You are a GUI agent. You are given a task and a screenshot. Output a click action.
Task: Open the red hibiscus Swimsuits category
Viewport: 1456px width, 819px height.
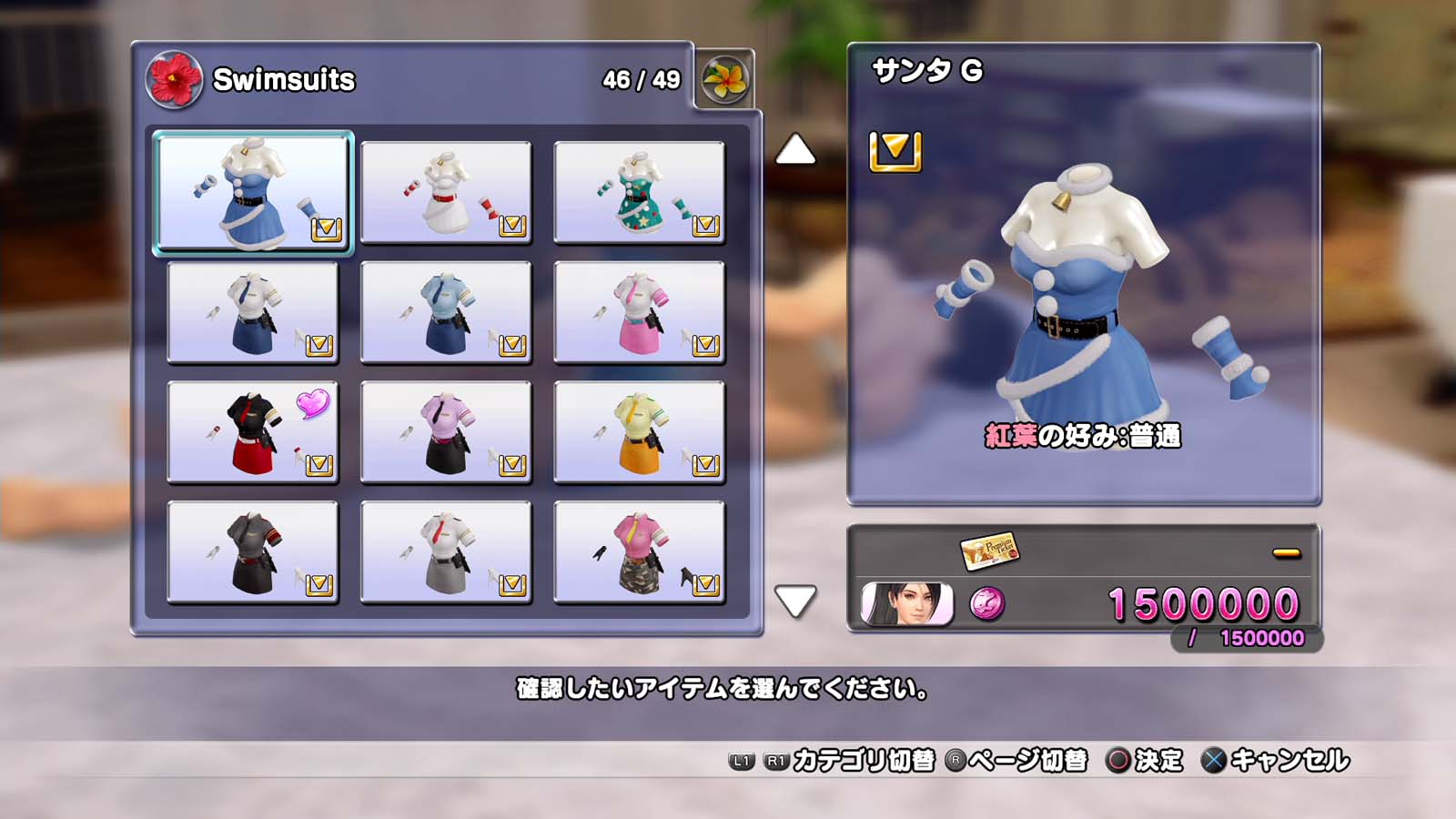tap(174, 80)
